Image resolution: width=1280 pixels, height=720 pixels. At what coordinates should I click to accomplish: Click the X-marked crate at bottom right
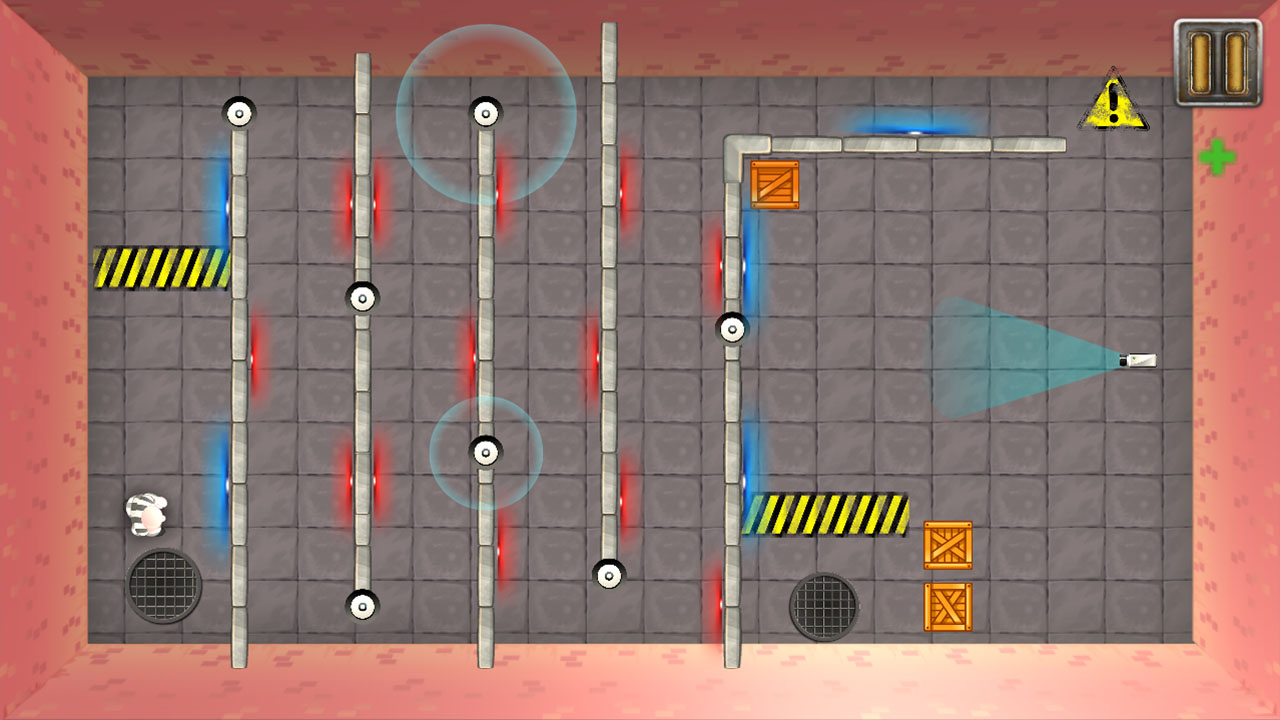946,607
